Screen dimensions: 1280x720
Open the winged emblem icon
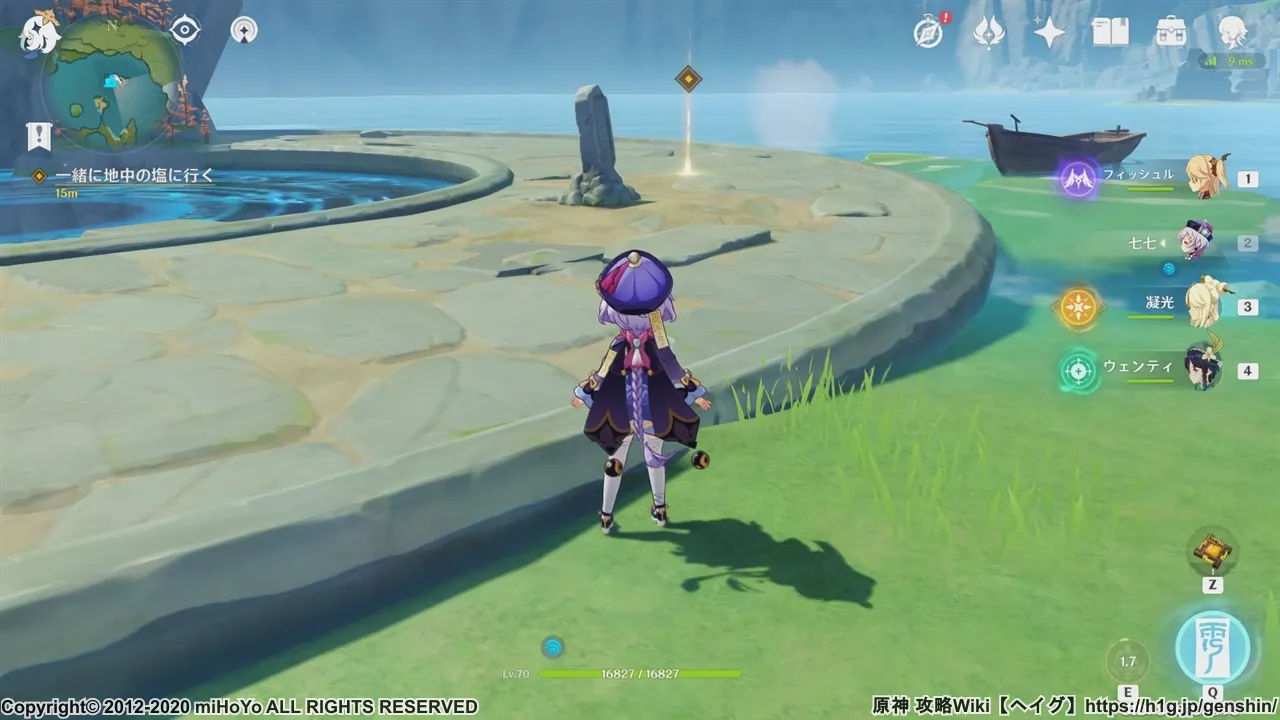(x=988, y=33)
